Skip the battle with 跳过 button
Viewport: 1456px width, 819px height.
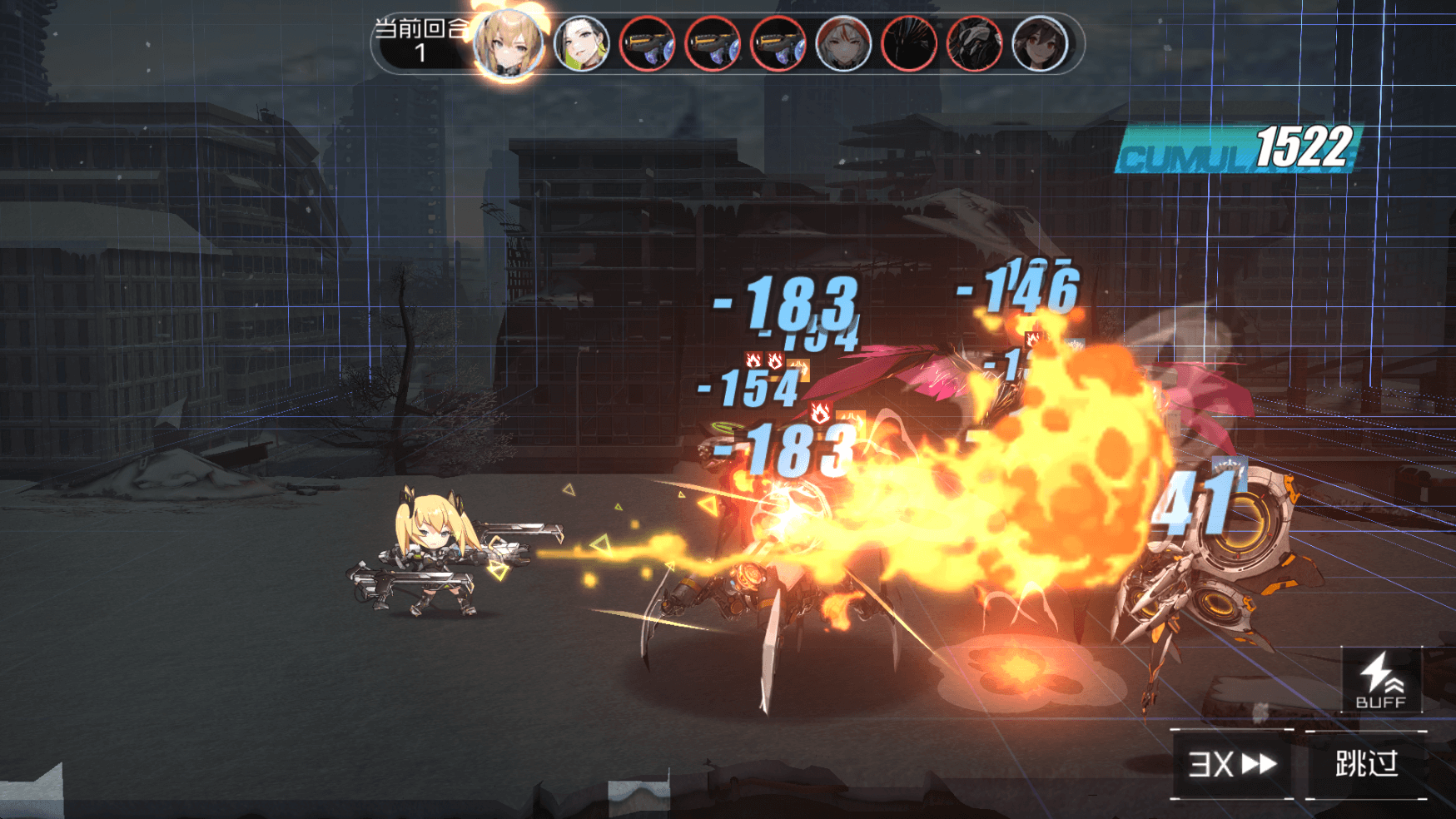[1366, 763]
